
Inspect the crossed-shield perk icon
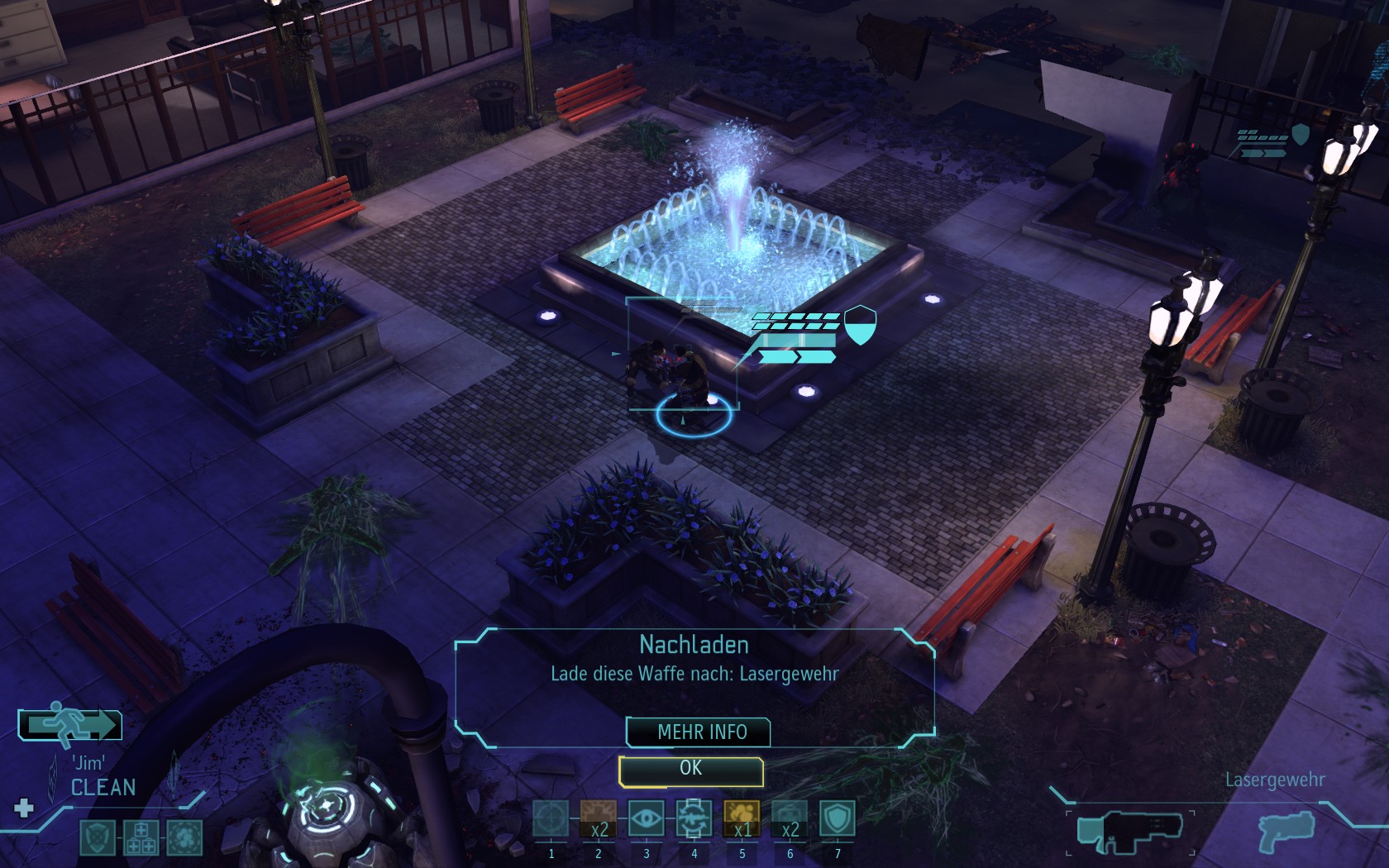point(97,837)
